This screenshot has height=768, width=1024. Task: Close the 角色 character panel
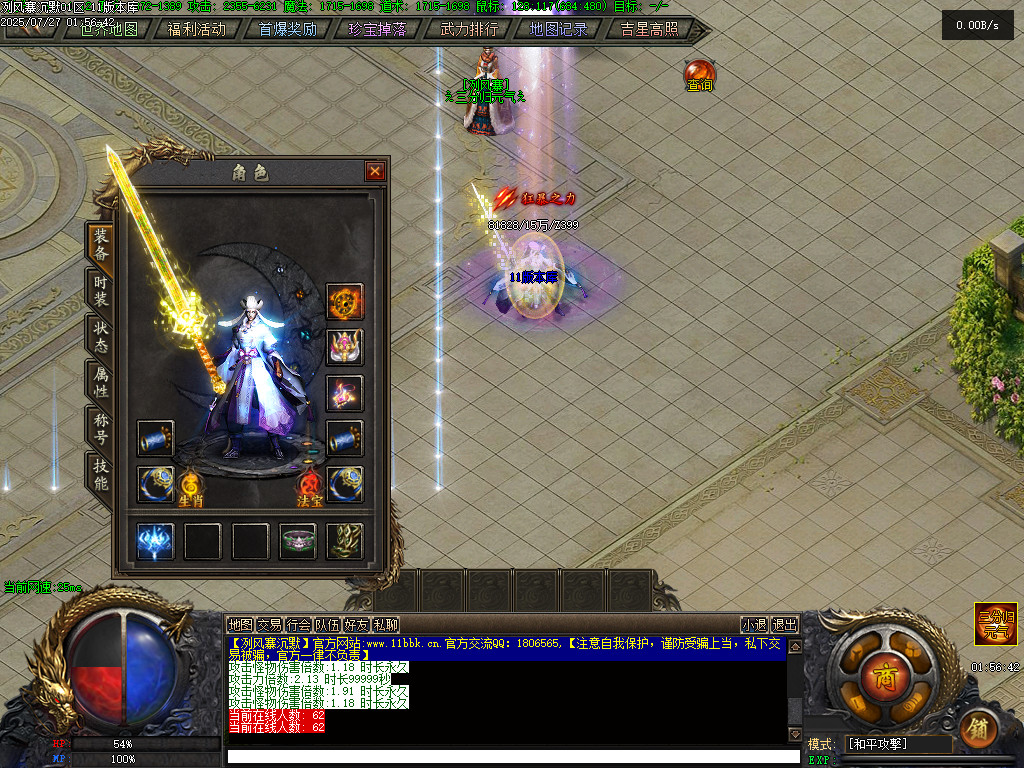[x=375, y=172]
